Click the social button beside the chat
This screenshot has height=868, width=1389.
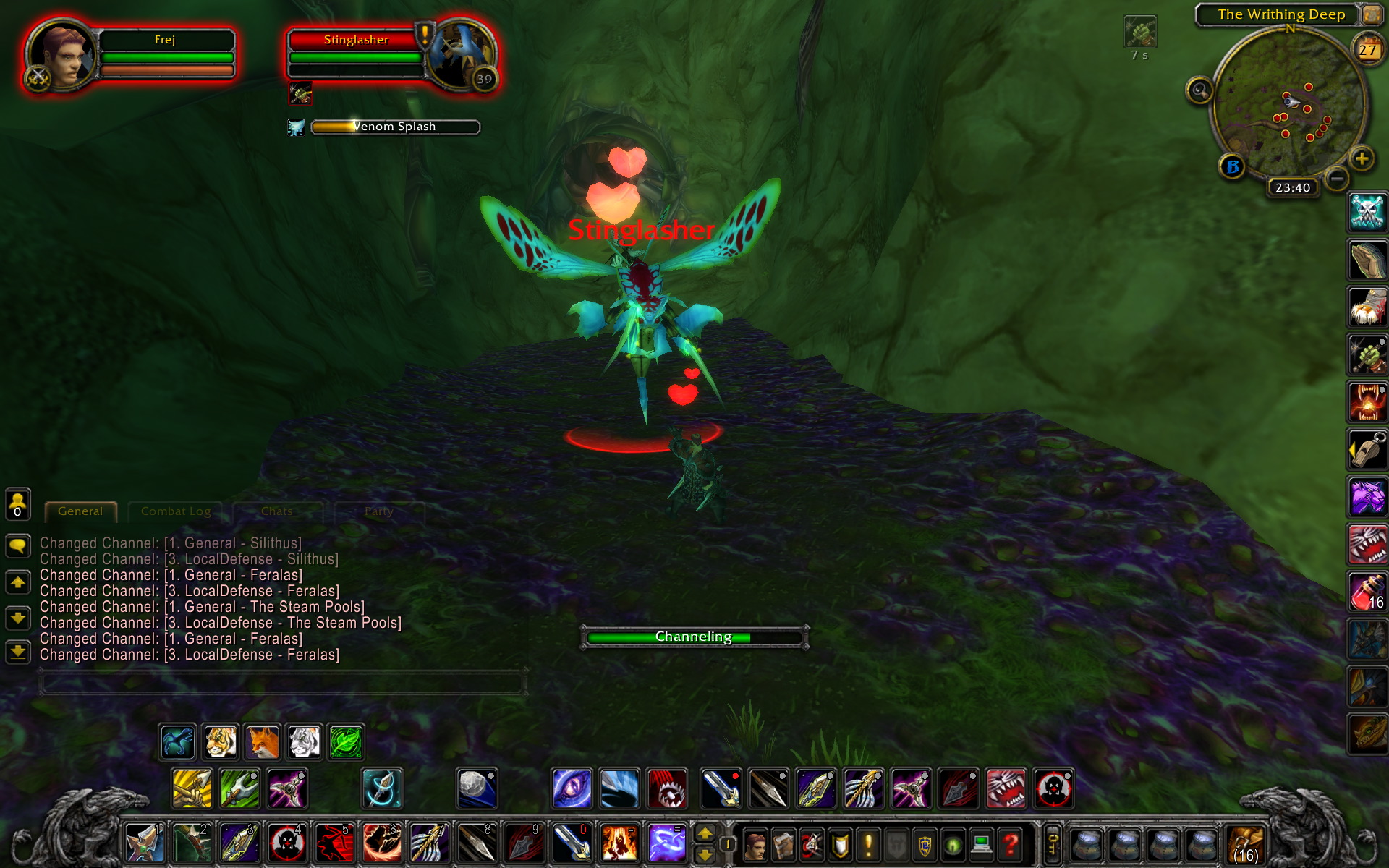coord(18,503)
